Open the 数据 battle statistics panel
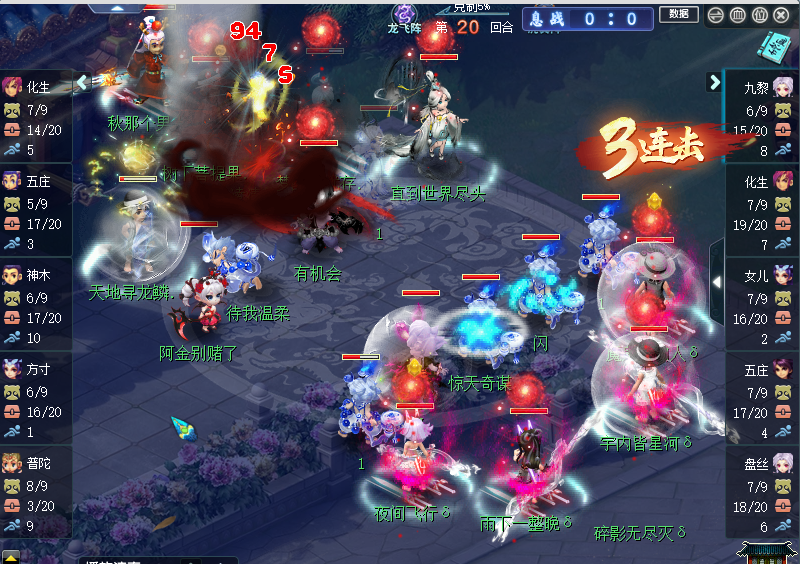The width and height of the screenshot is (800, 564). pos(678,14)
